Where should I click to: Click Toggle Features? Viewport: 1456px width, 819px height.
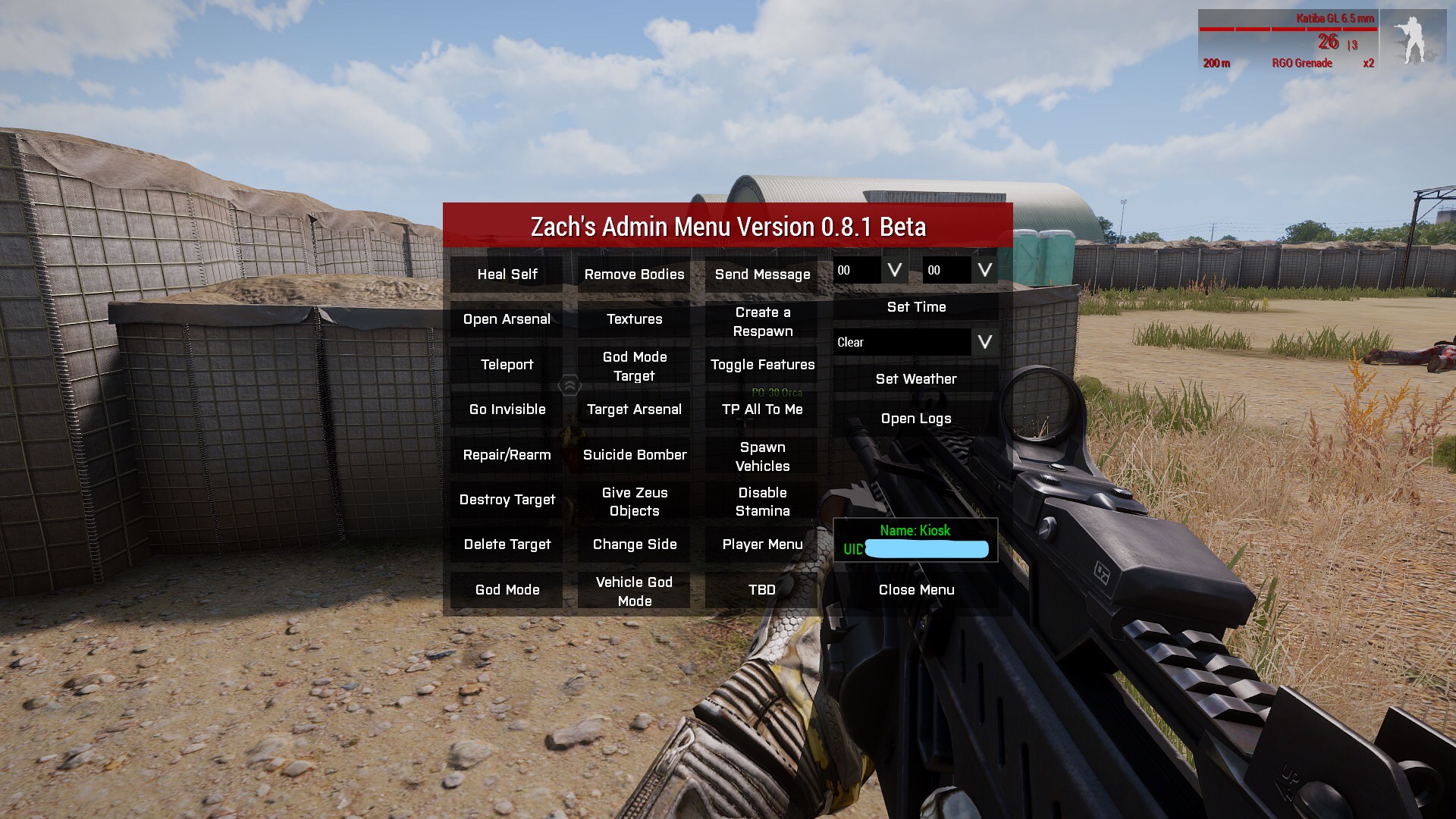762,365
